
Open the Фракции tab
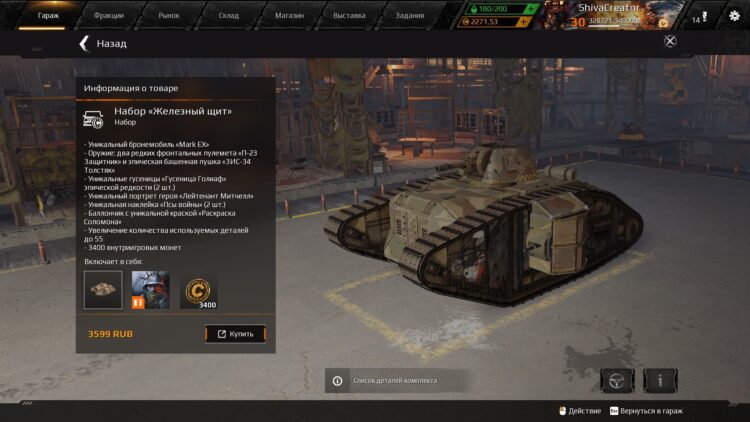[x=108, y=16]
